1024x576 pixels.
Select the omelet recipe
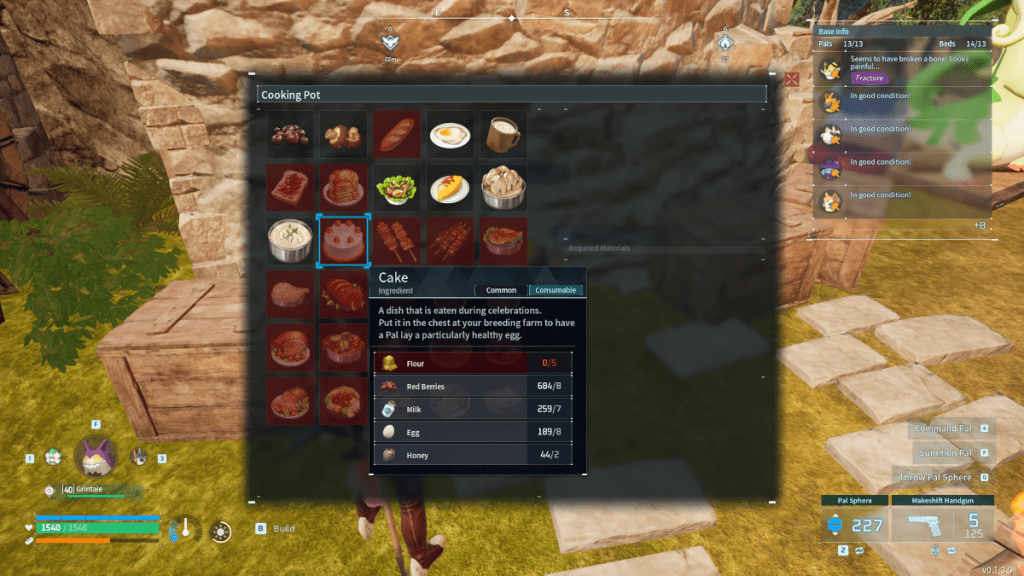click(x=450, y=187)
